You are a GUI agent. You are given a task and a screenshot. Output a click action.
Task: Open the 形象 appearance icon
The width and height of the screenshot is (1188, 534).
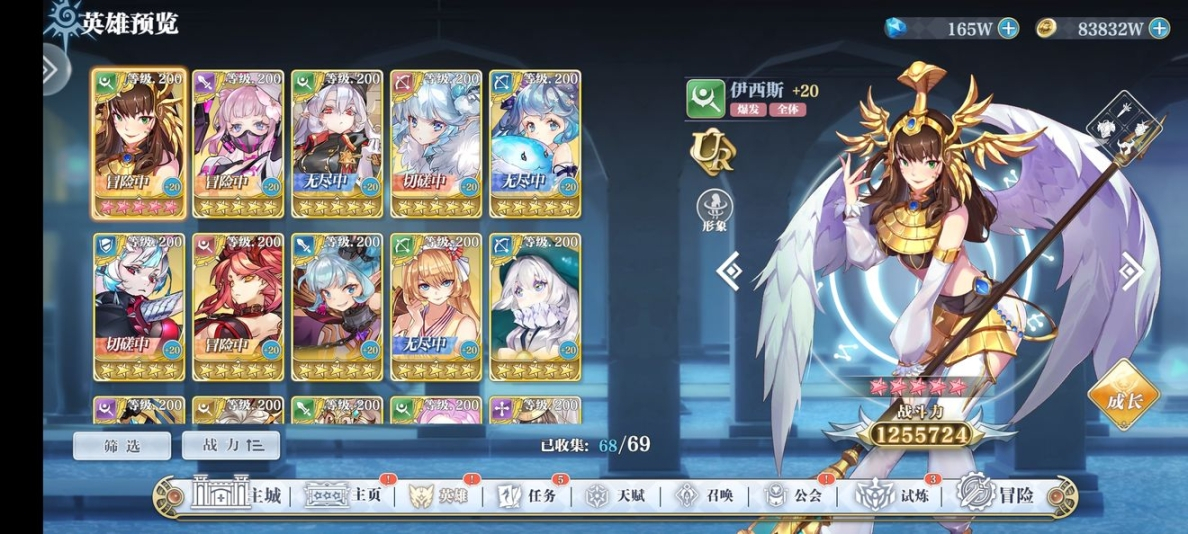[x=713, y=210]
